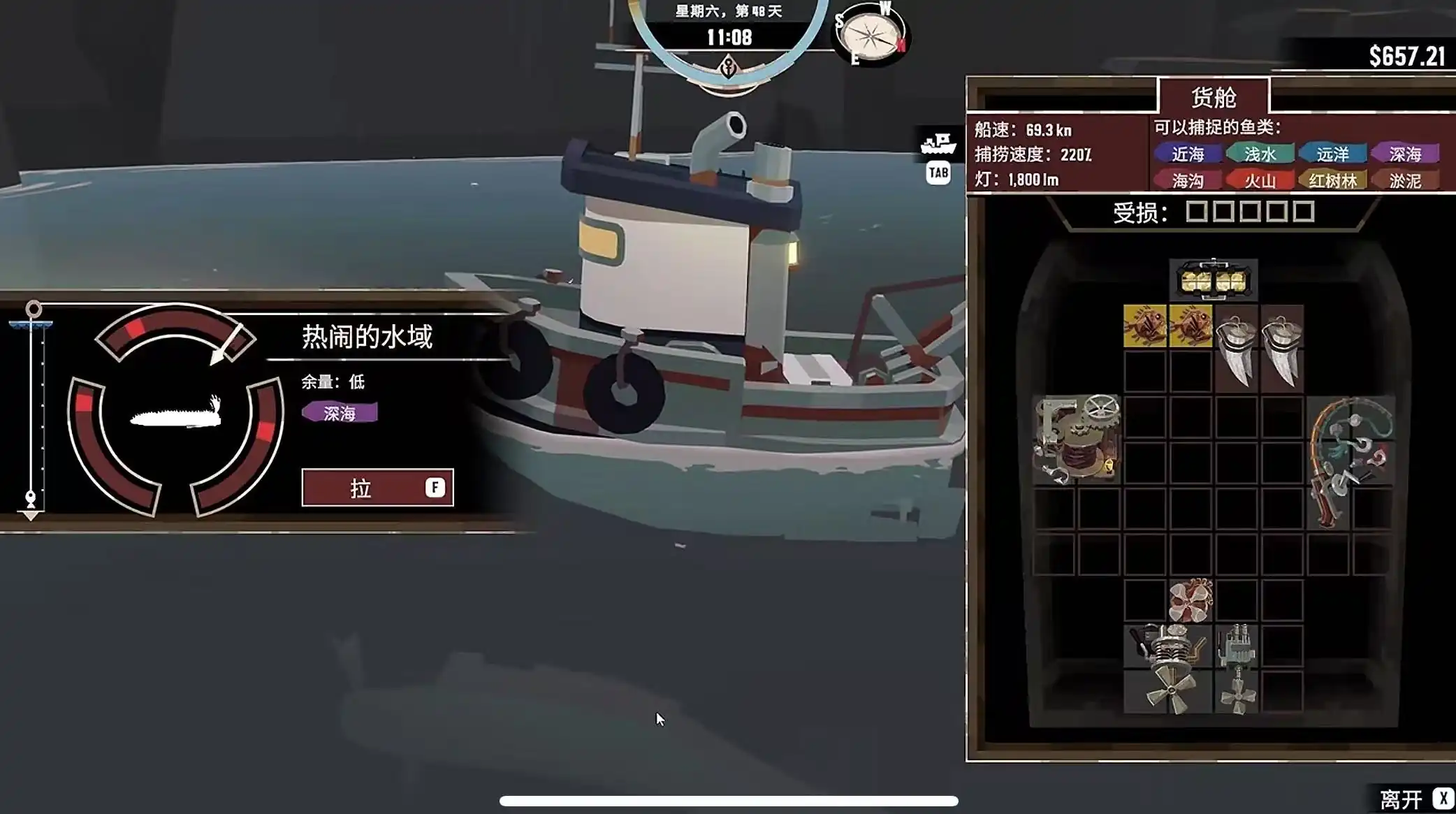The width and height of the screenshot is (1456, 814).
Task: Select the fishing rod with hooks
Action: click(1349, 461)
